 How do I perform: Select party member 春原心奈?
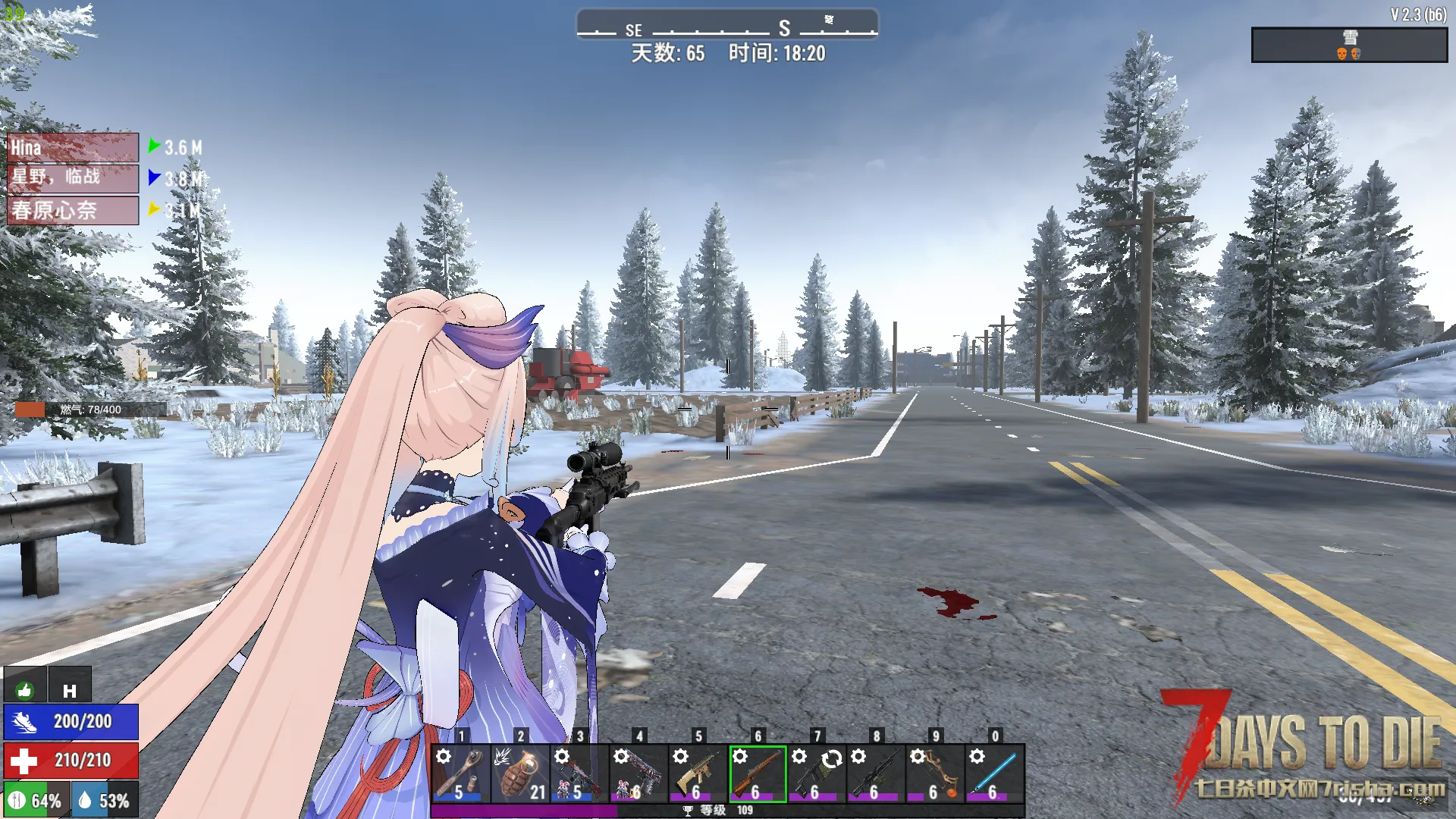[x=73, y=210]
